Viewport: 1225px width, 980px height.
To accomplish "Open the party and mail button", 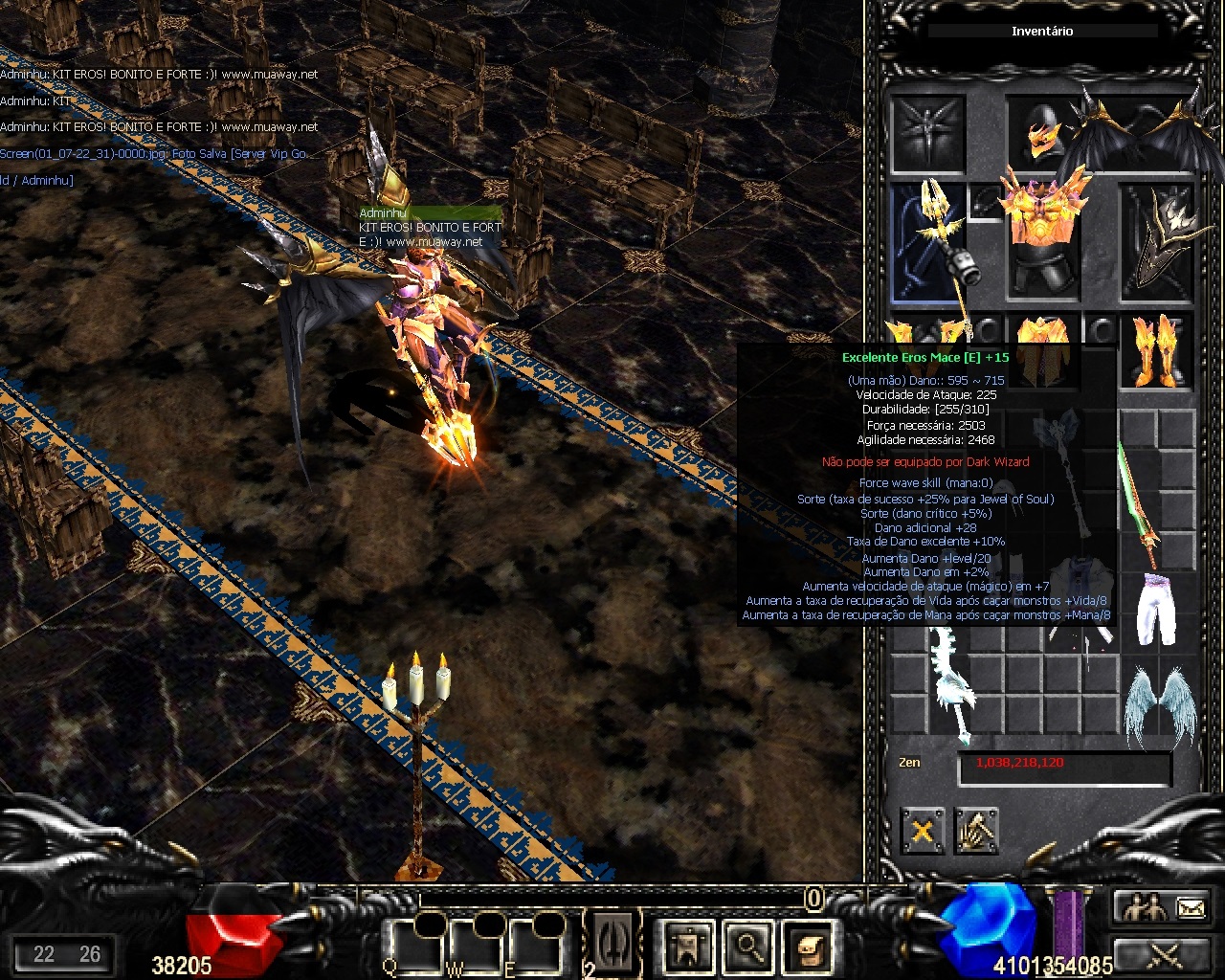I will coord(1162,907).
